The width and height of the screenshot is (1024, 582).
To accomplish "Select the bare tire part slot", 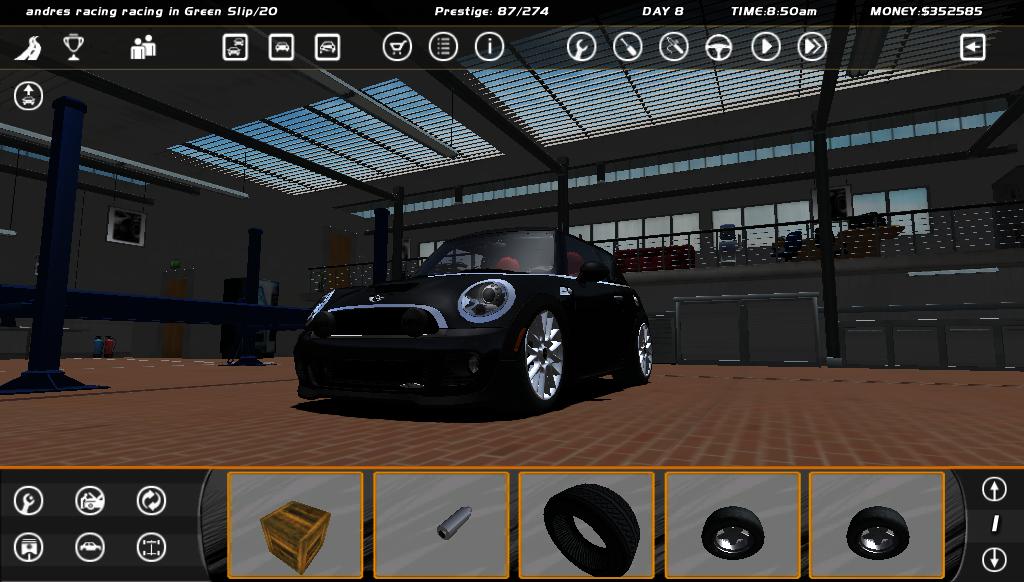I will [x=587, y=525].
